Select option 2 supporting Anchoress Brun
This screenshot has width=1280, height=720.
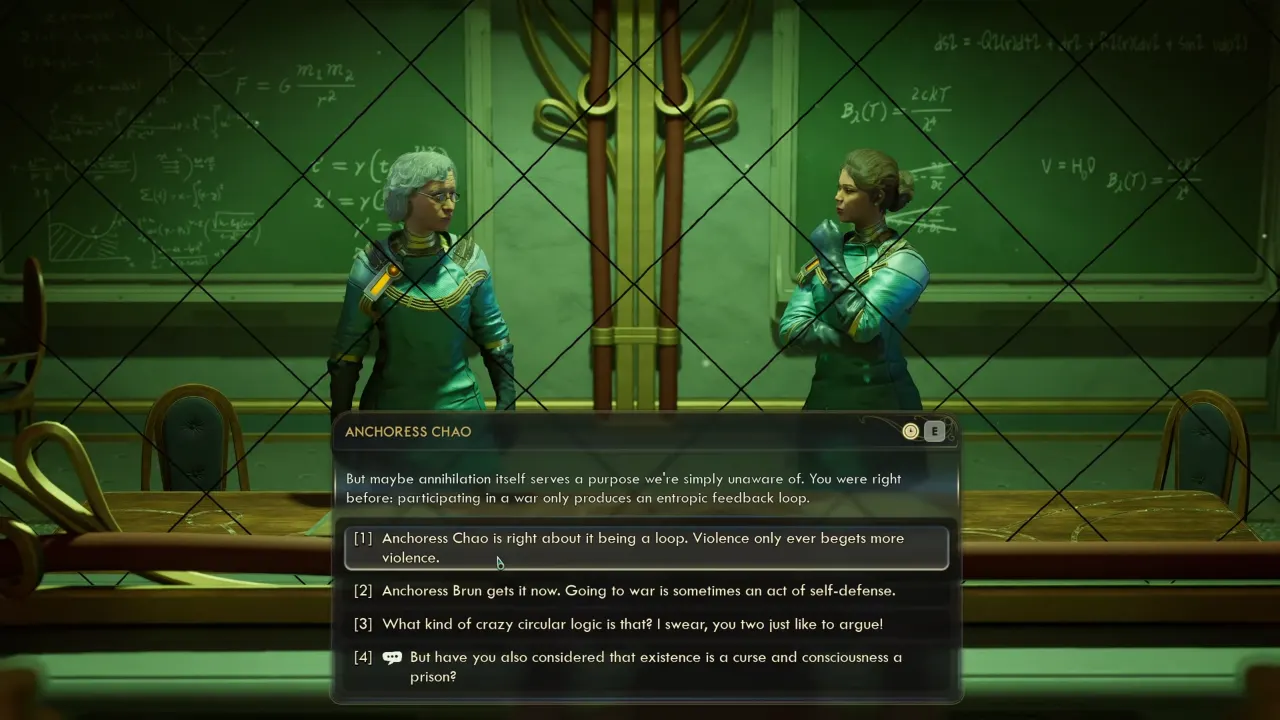point(638,590)
